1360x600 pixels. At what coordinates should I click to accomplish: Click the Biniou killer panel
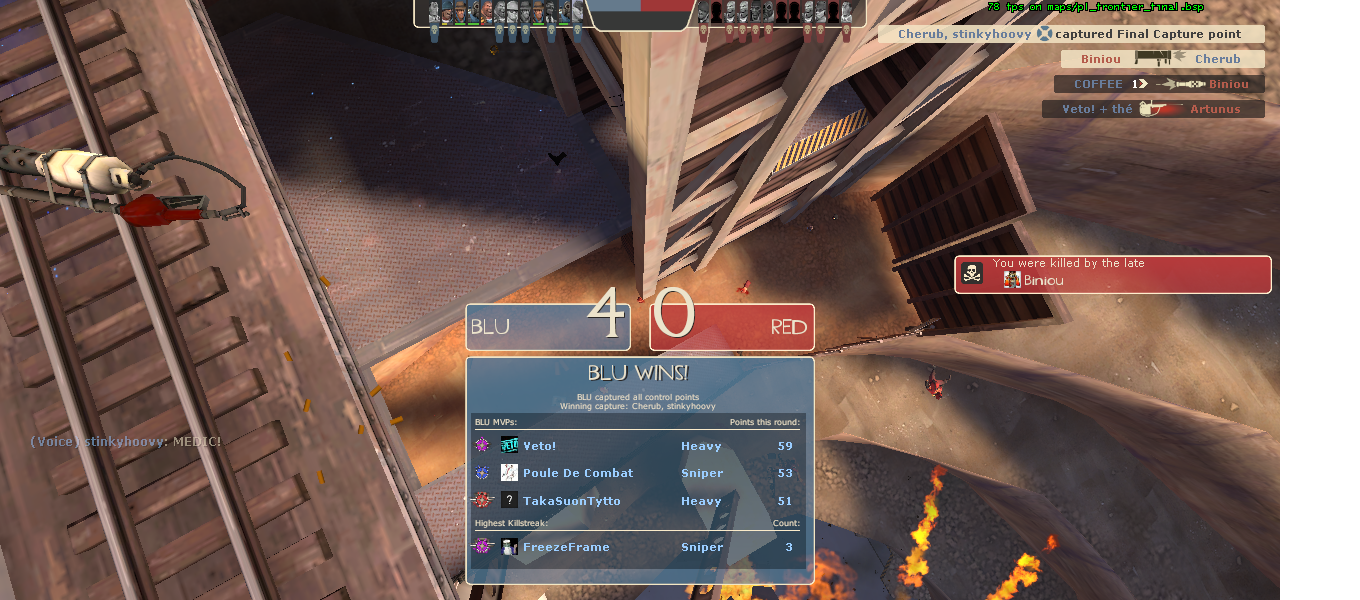(1112, 274)
